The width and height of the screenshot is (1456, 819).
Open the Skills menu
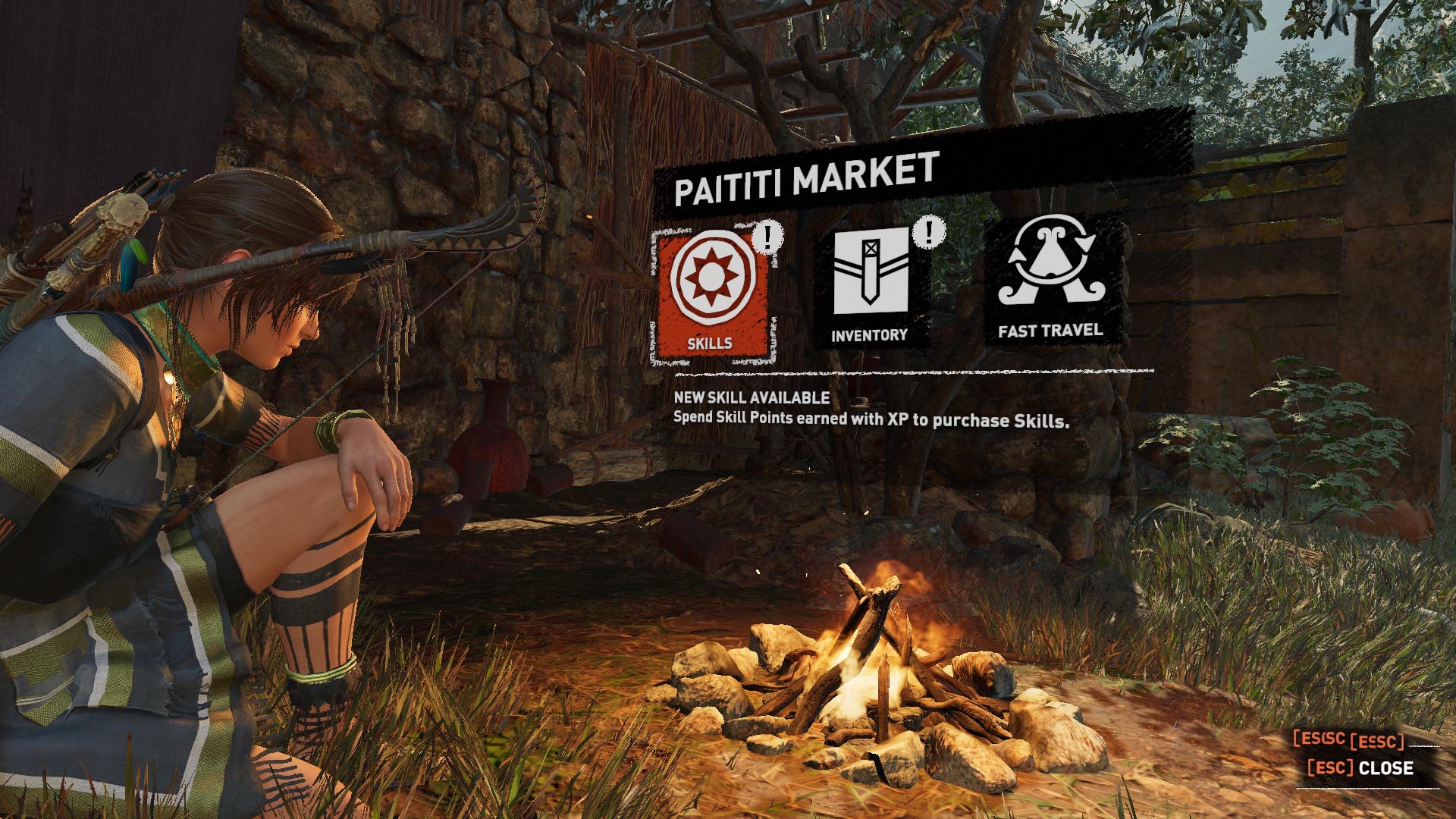click(x=711, y=294)
